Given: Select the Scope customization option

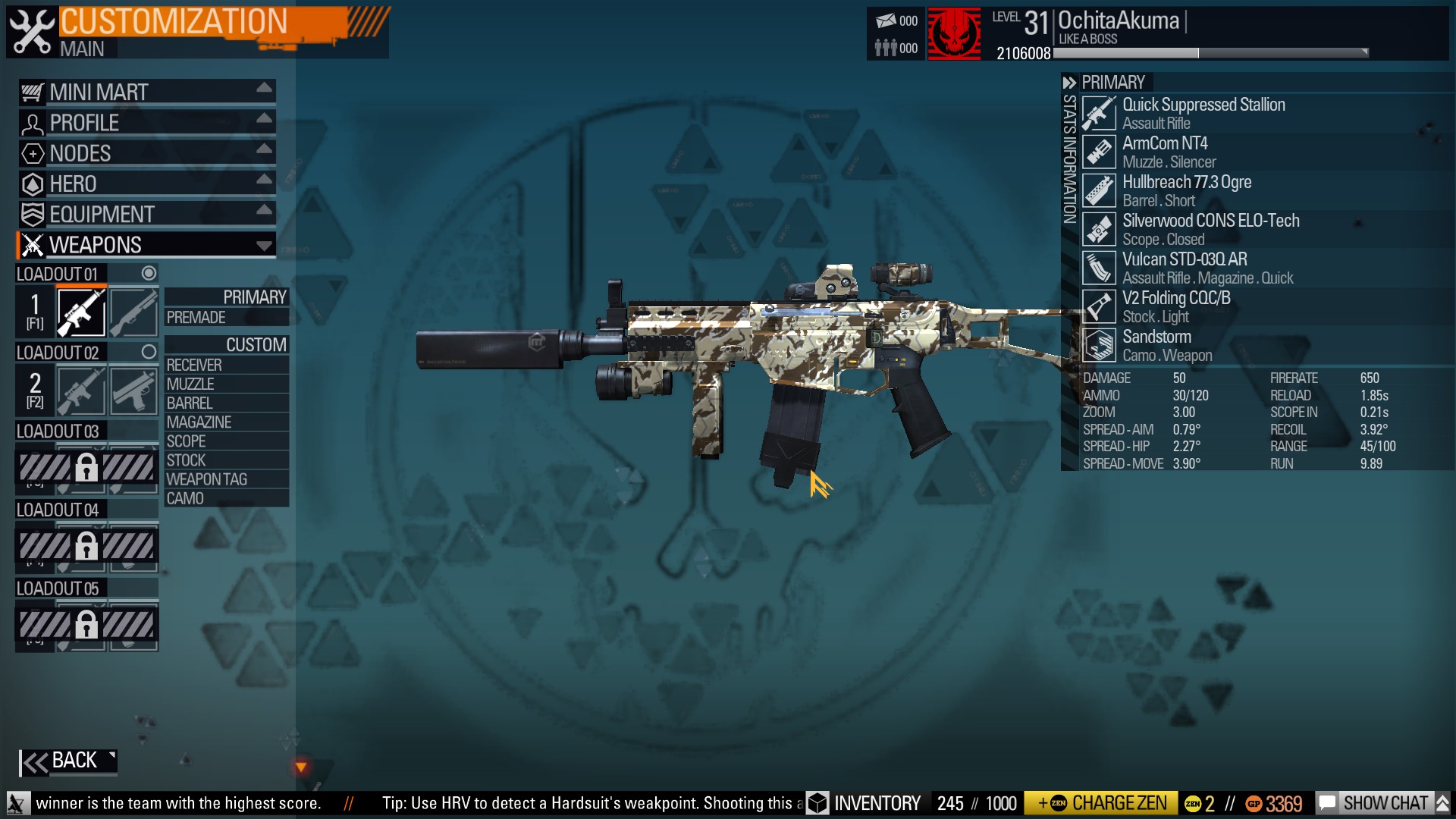Looking at the screenshot, I should click(226, 441).
